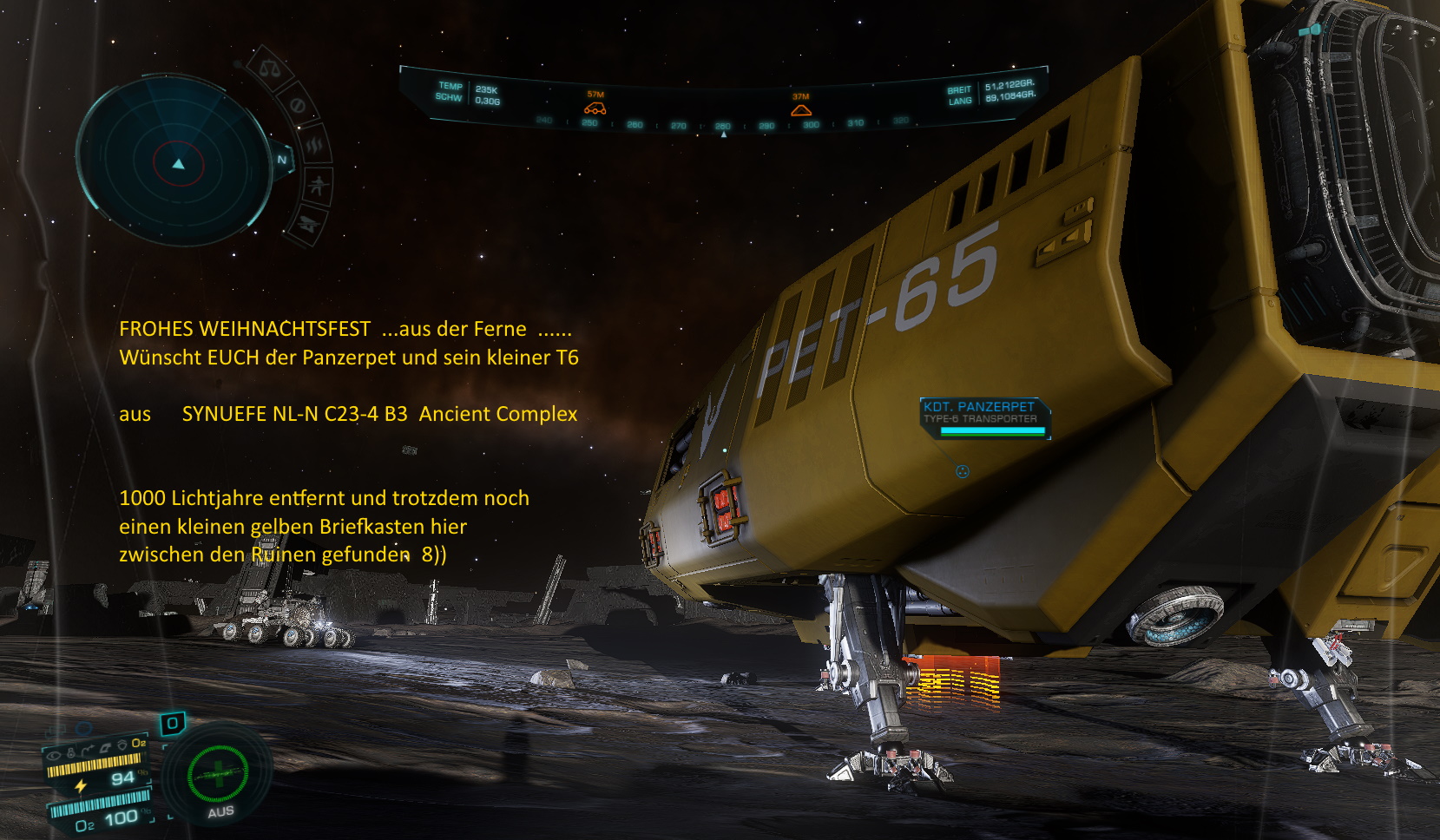Select the ship compass marker at 37M
Viewport: 1440px width, 840px height.
[800, 109]
